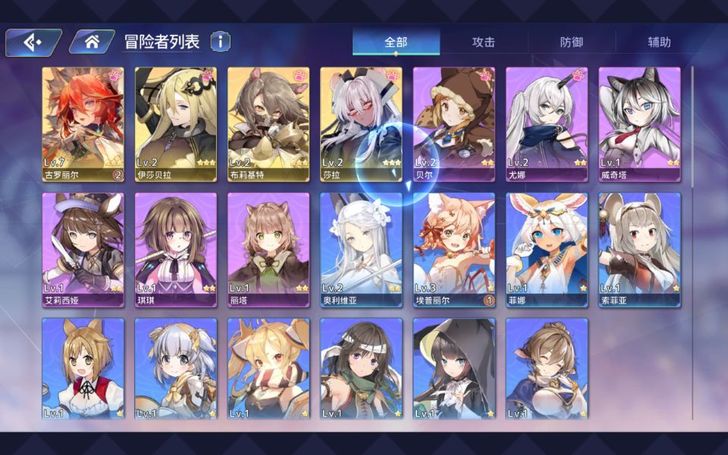Filter by the 辅助 tab

(x=659, y=42)
